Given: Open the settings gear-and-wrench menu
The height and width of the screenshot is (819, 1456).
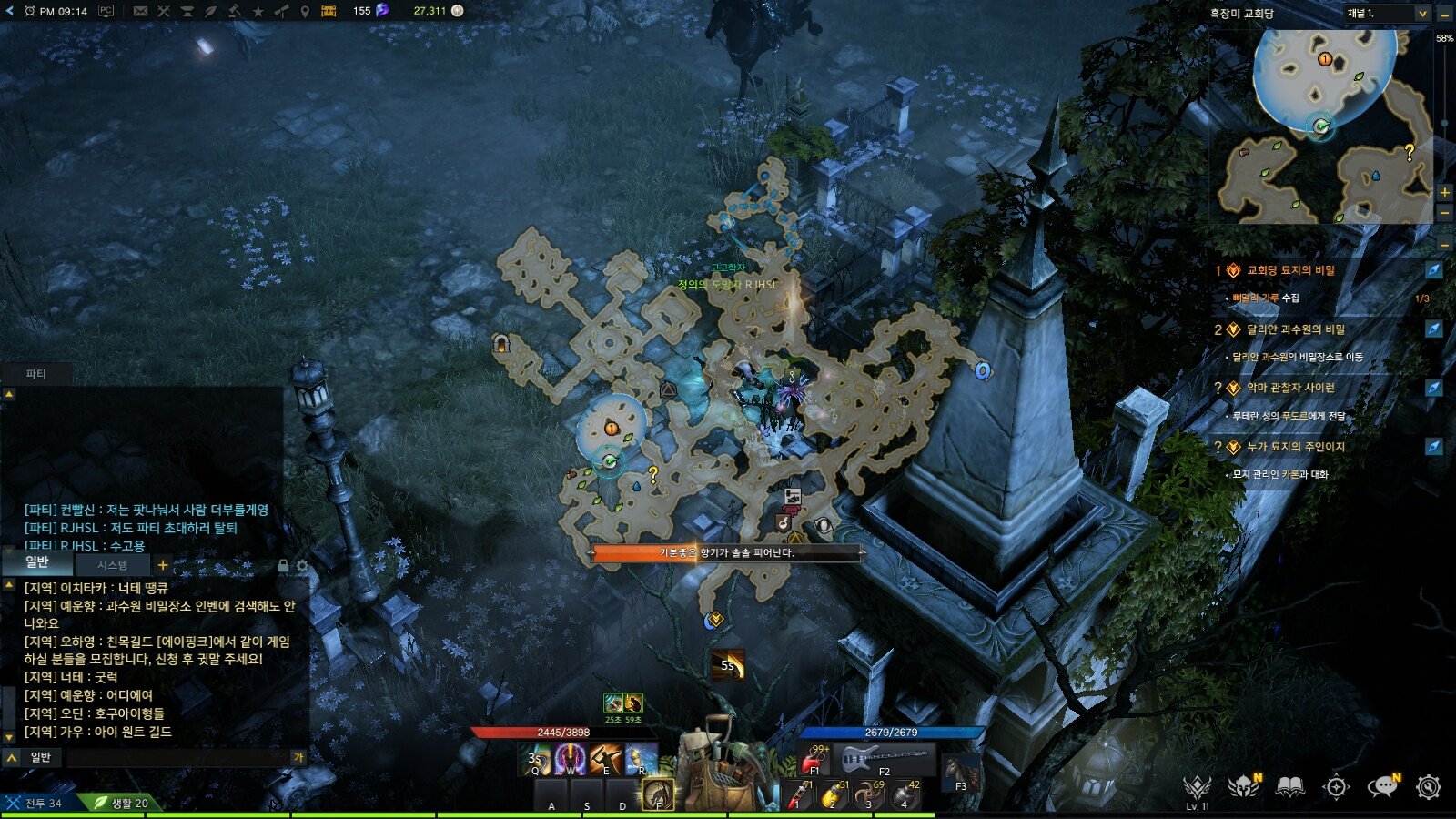Looking at the screenshot, I should pos(1429,786).
